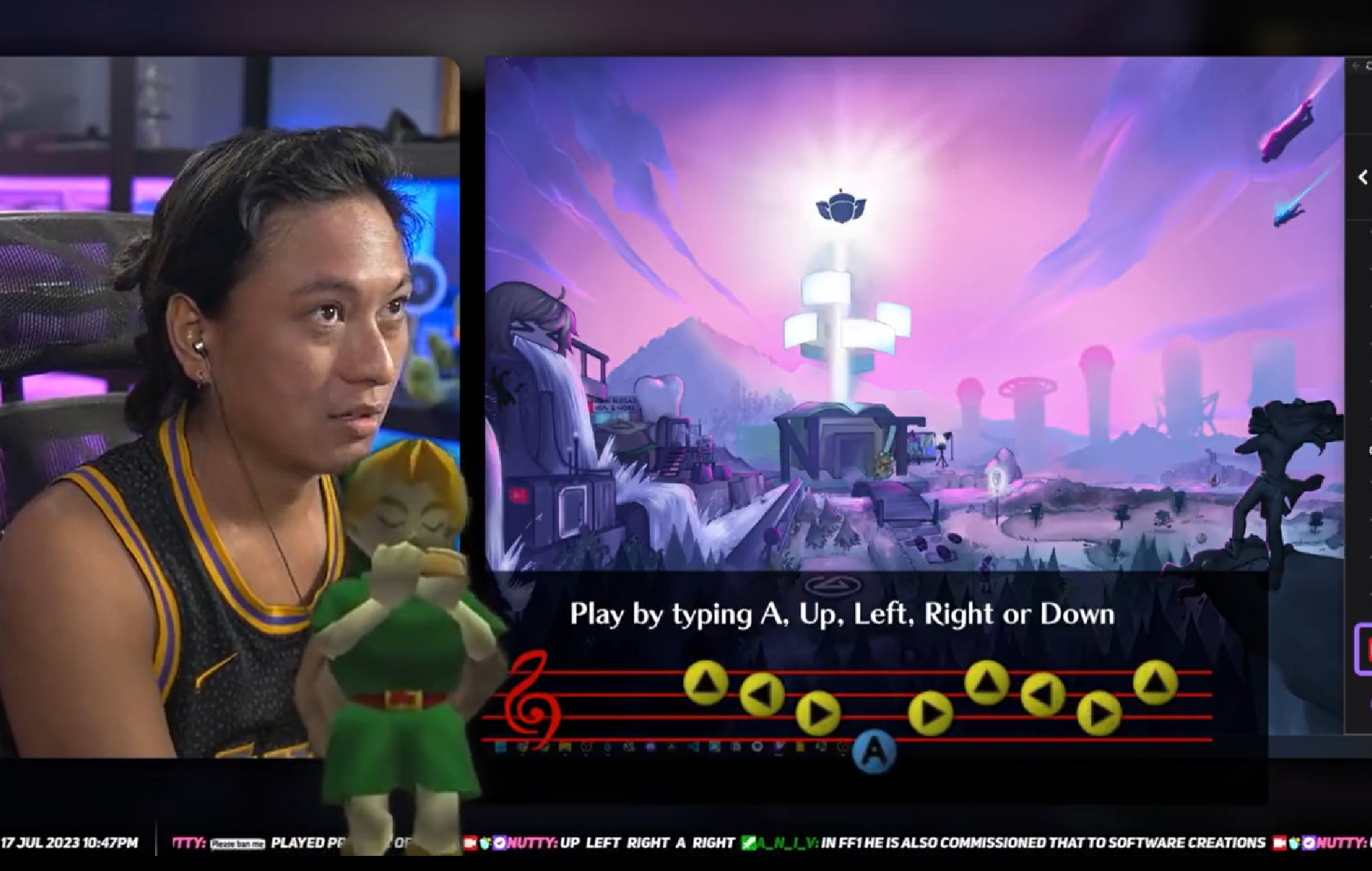Click the blue A ocarina note button
The image size is (1372, 871).
coord(873,748)
